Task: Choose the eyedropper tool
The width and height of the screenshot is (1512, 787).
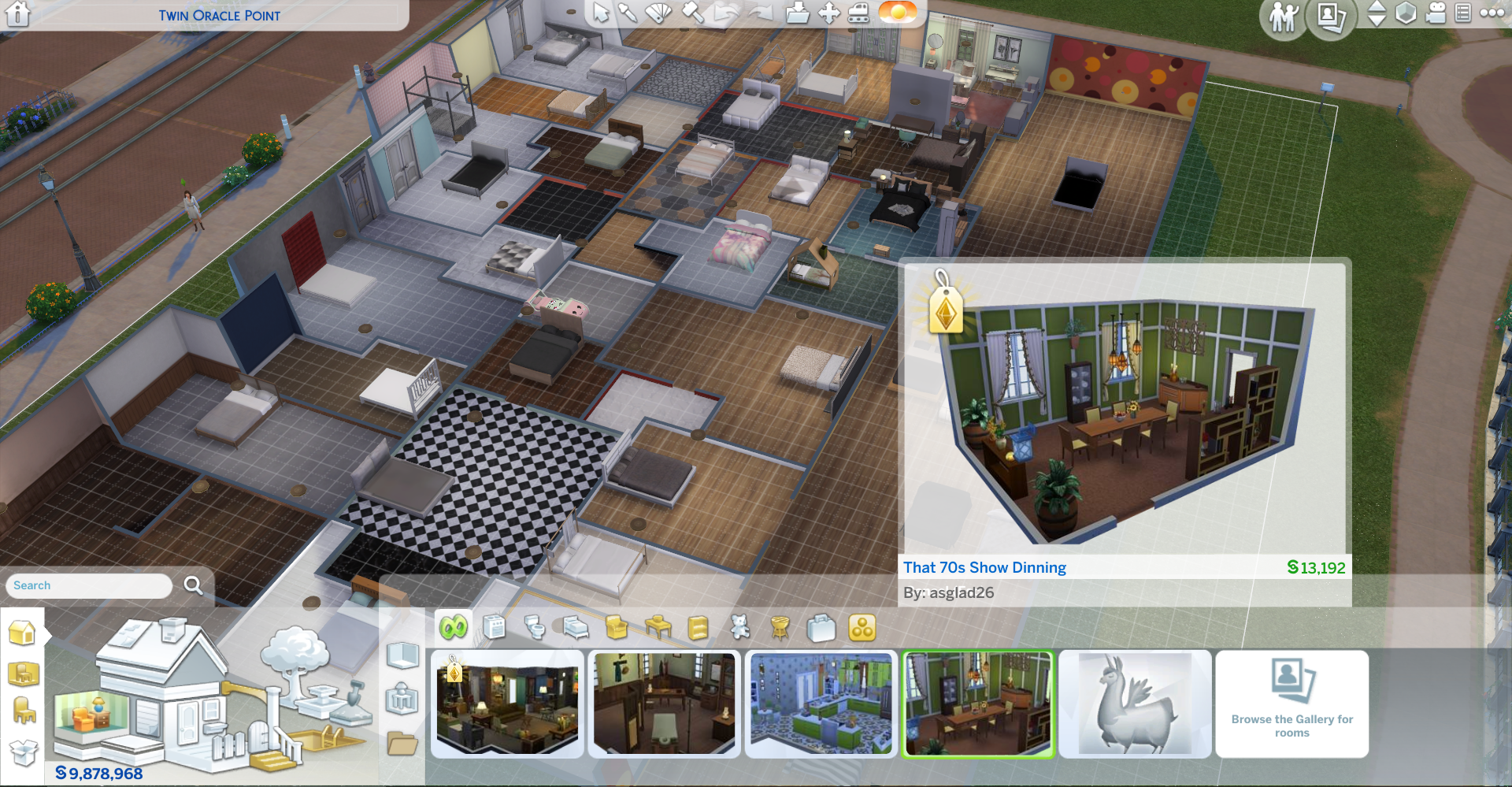Action: [x=628, y=13]
